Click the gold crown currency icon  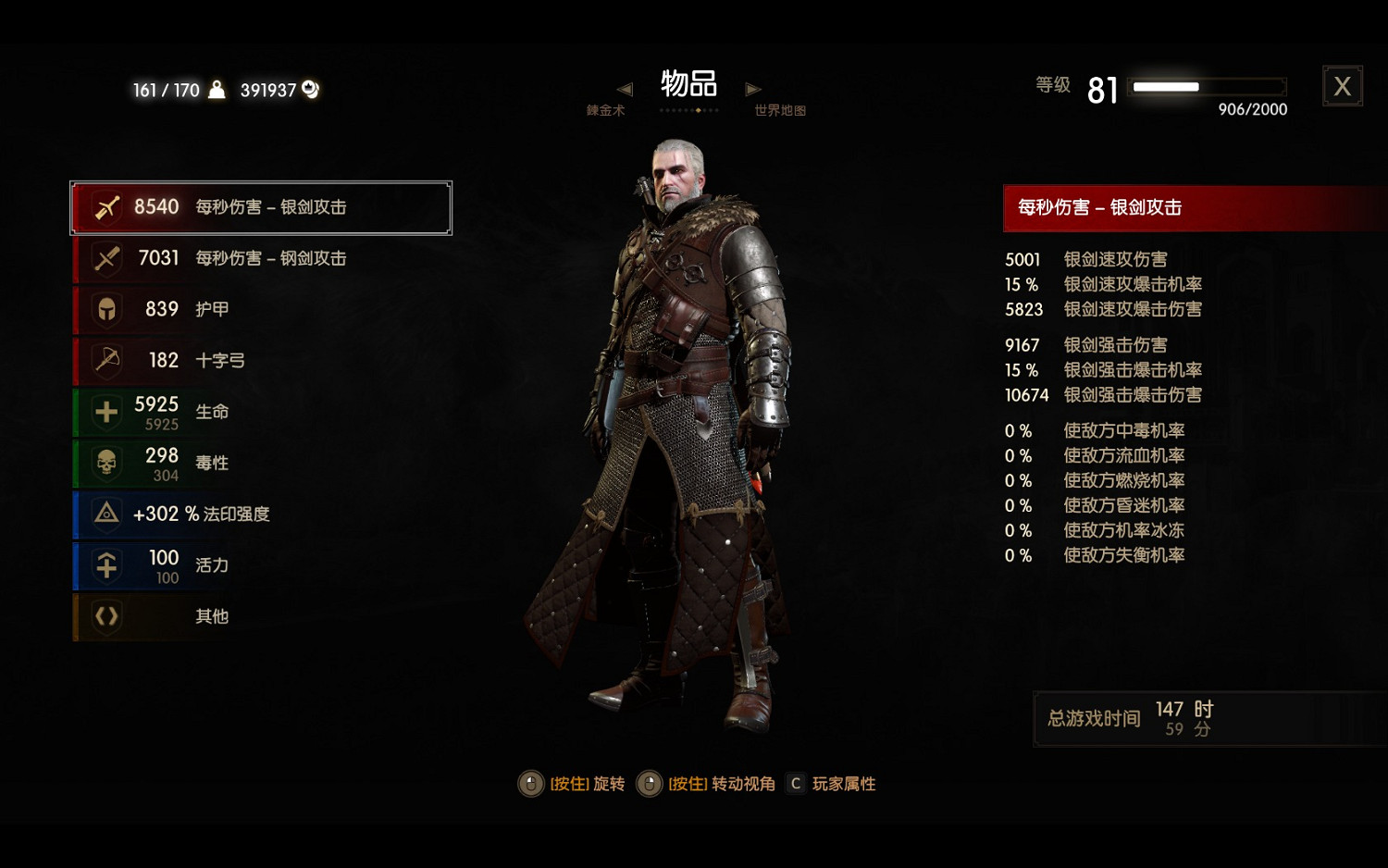coord(309,90)
